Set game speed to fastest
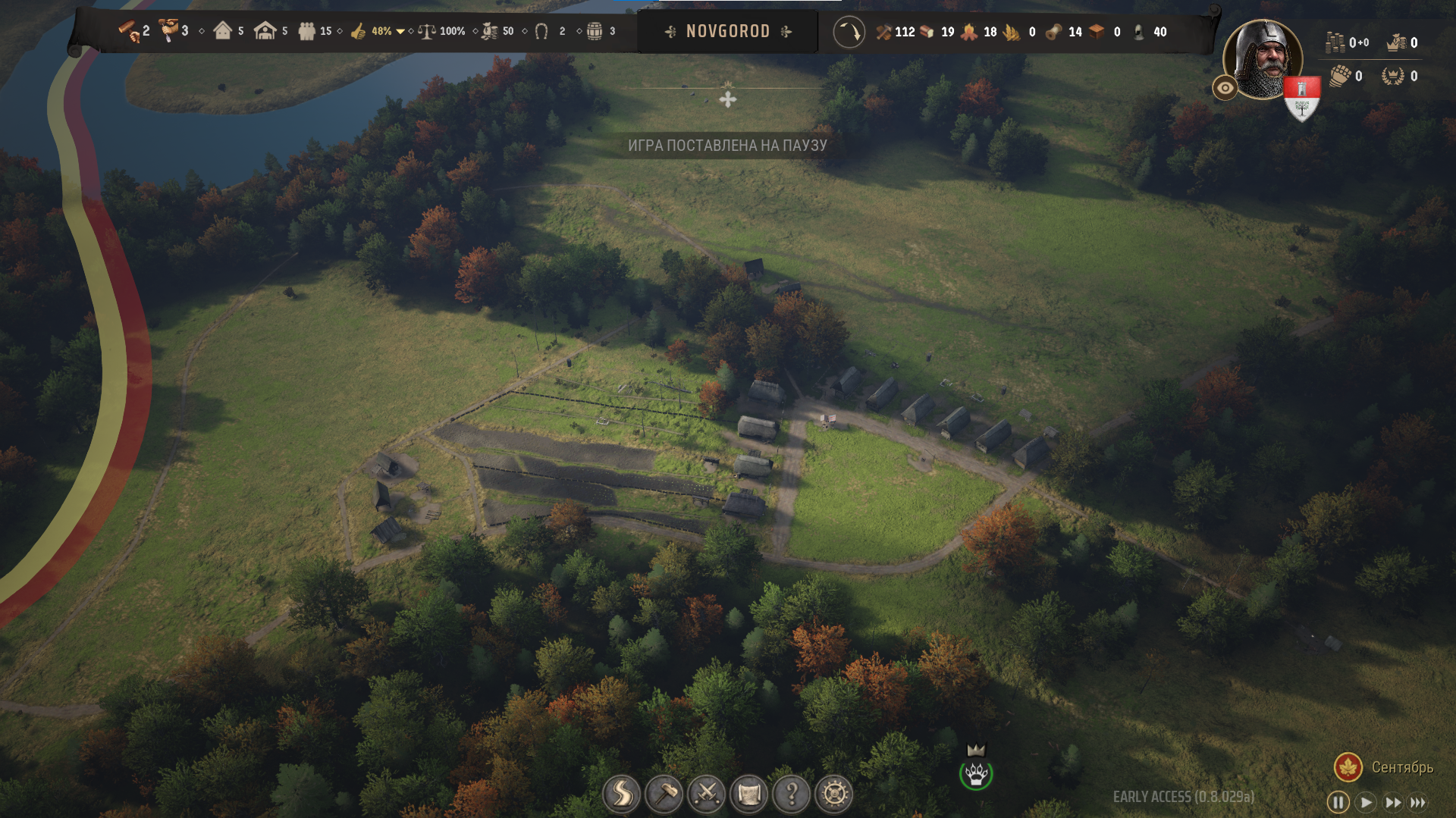The height and width of the screenshot is (818, 1456). click(x=1418, y=802)
